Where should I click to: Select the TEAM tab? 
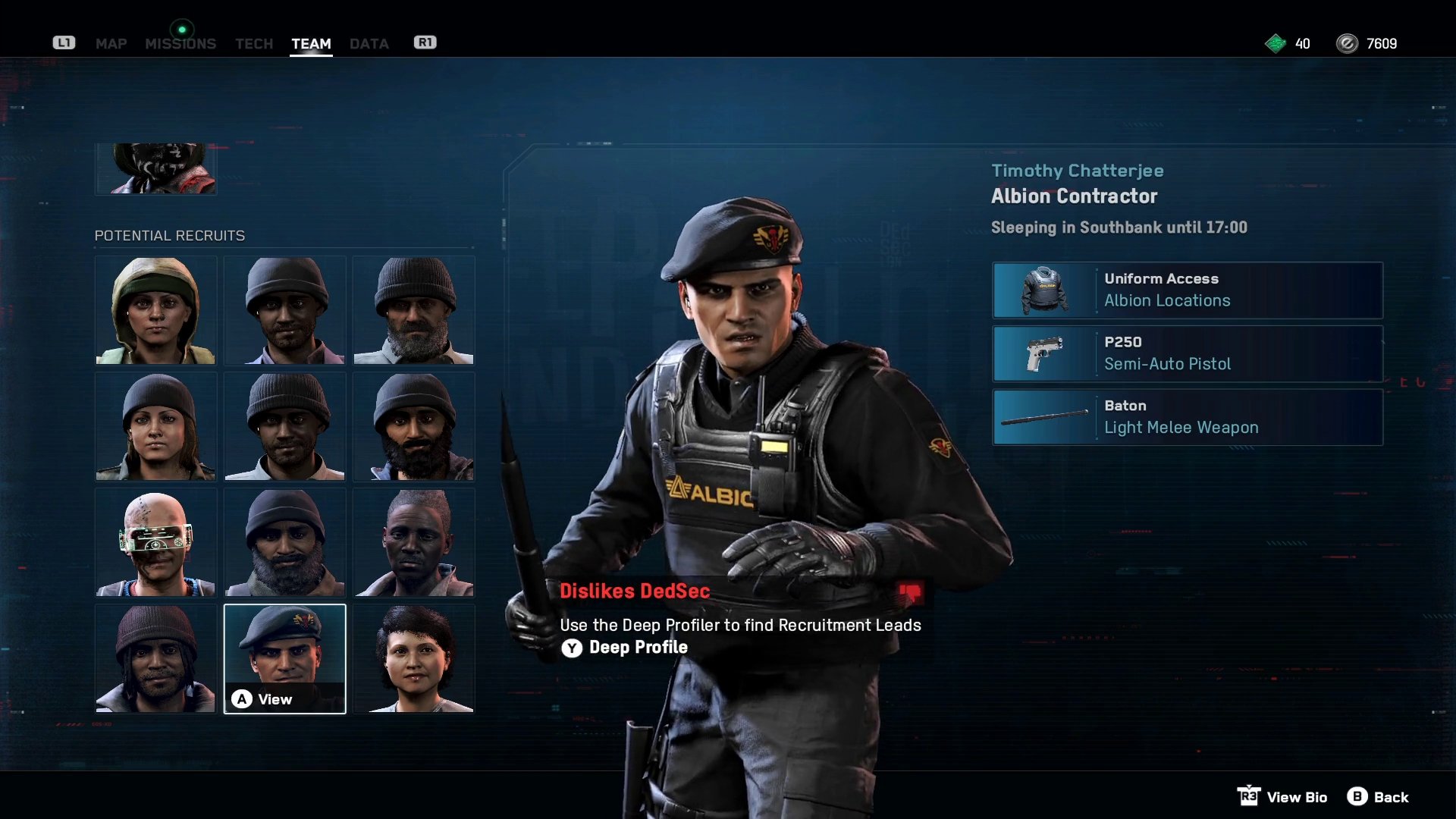tap(311, 44)
